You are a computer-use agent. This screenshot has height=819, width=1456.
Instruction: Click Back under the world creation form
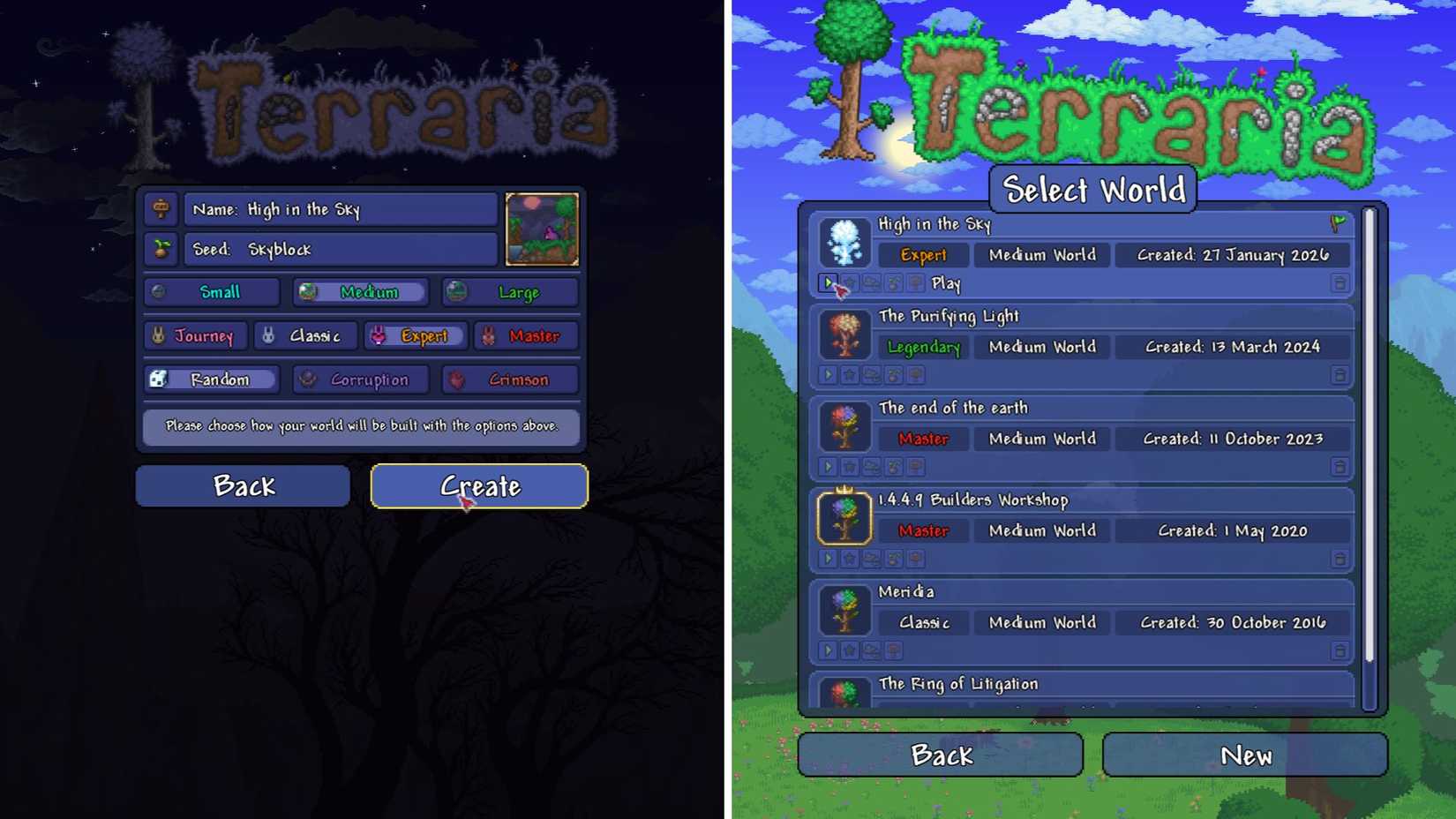(244, 485)
